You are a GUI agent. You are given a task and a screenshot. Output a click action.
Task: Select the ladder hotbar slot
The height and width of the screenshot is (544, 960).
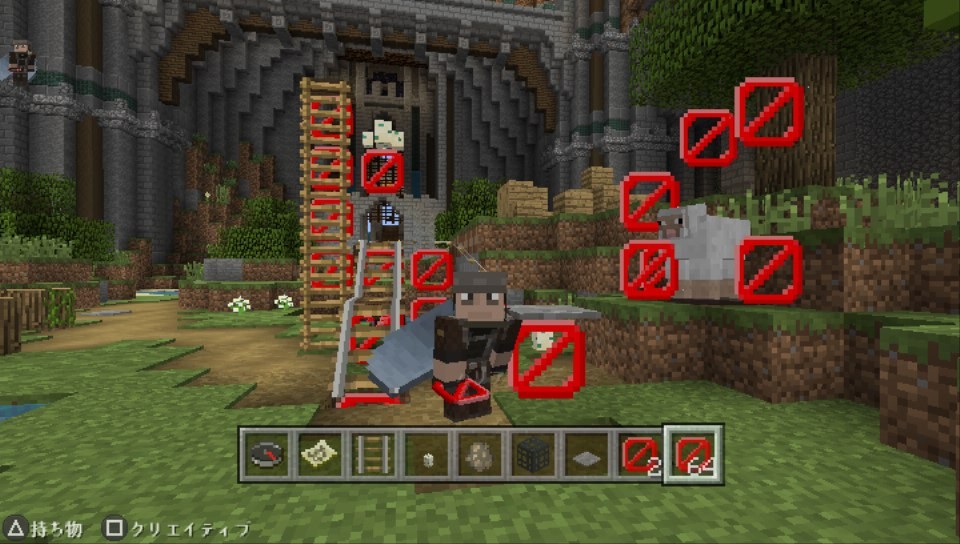[x=373, y=455]
